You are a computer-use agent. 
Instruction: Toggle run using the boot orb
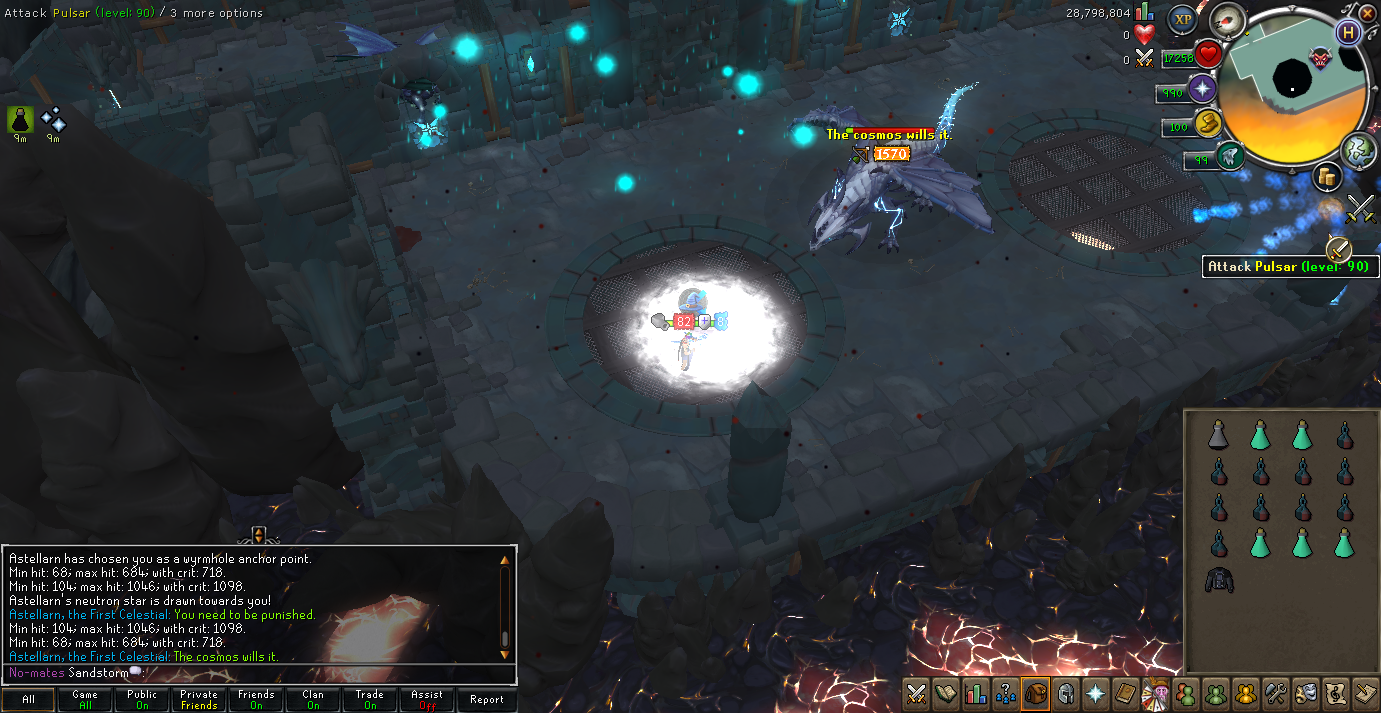[1209, 124]
